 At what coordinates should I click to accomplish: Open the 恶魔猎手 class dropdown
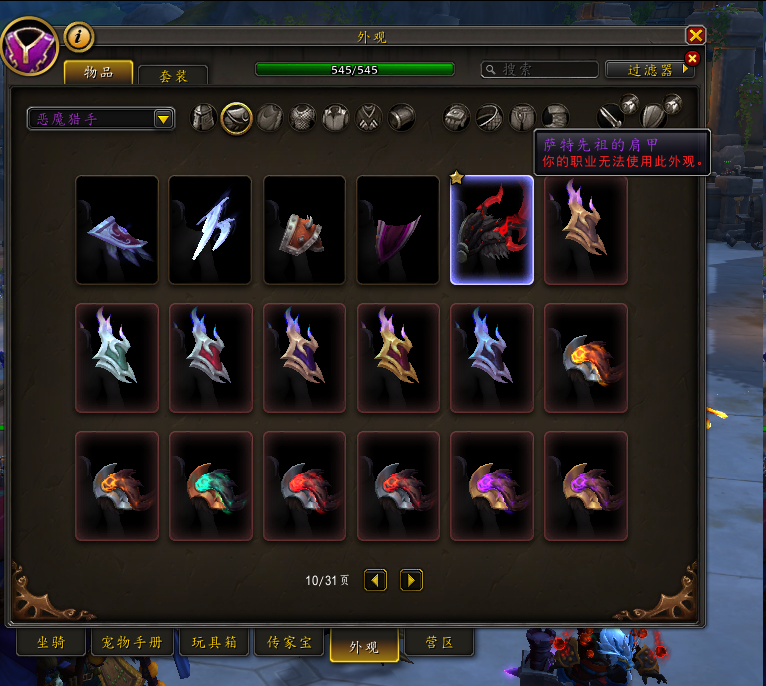coord(101,119)
